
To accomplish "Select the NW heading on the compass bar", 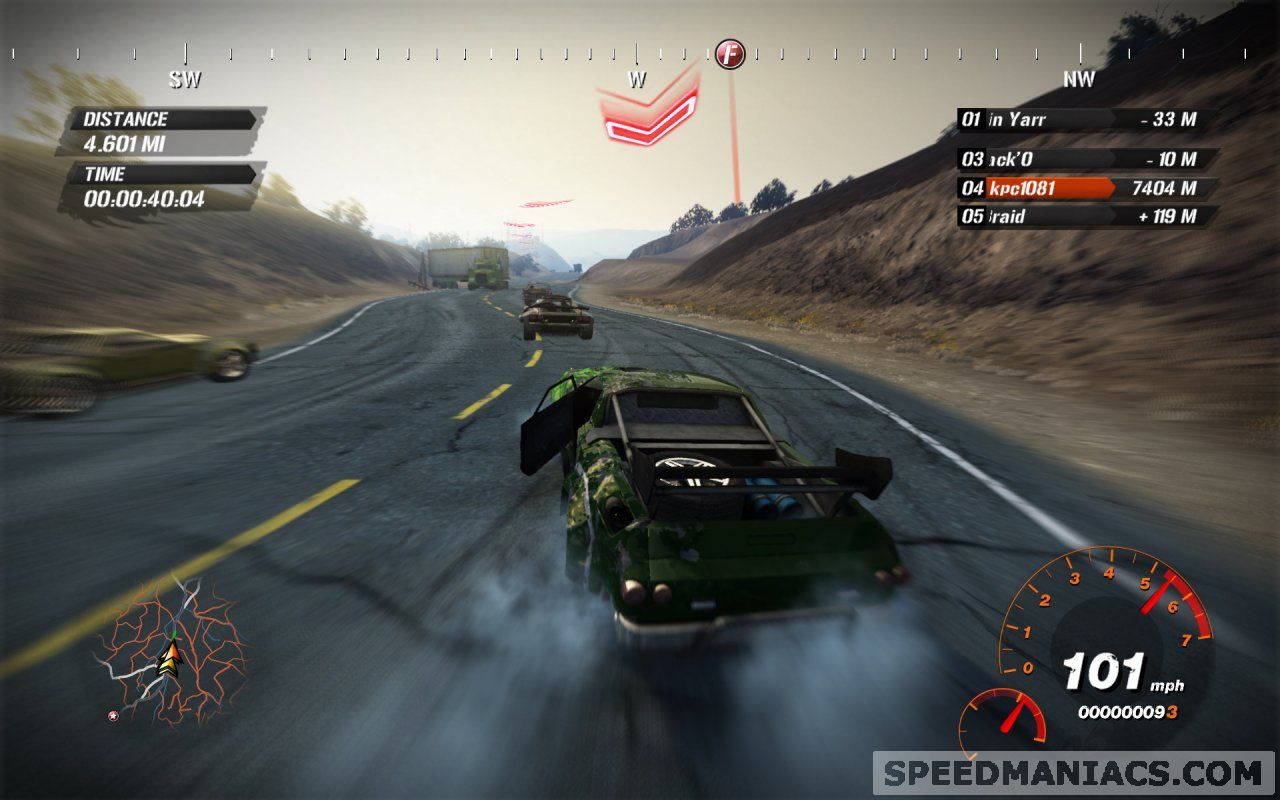I will [x=1078, y=78].
